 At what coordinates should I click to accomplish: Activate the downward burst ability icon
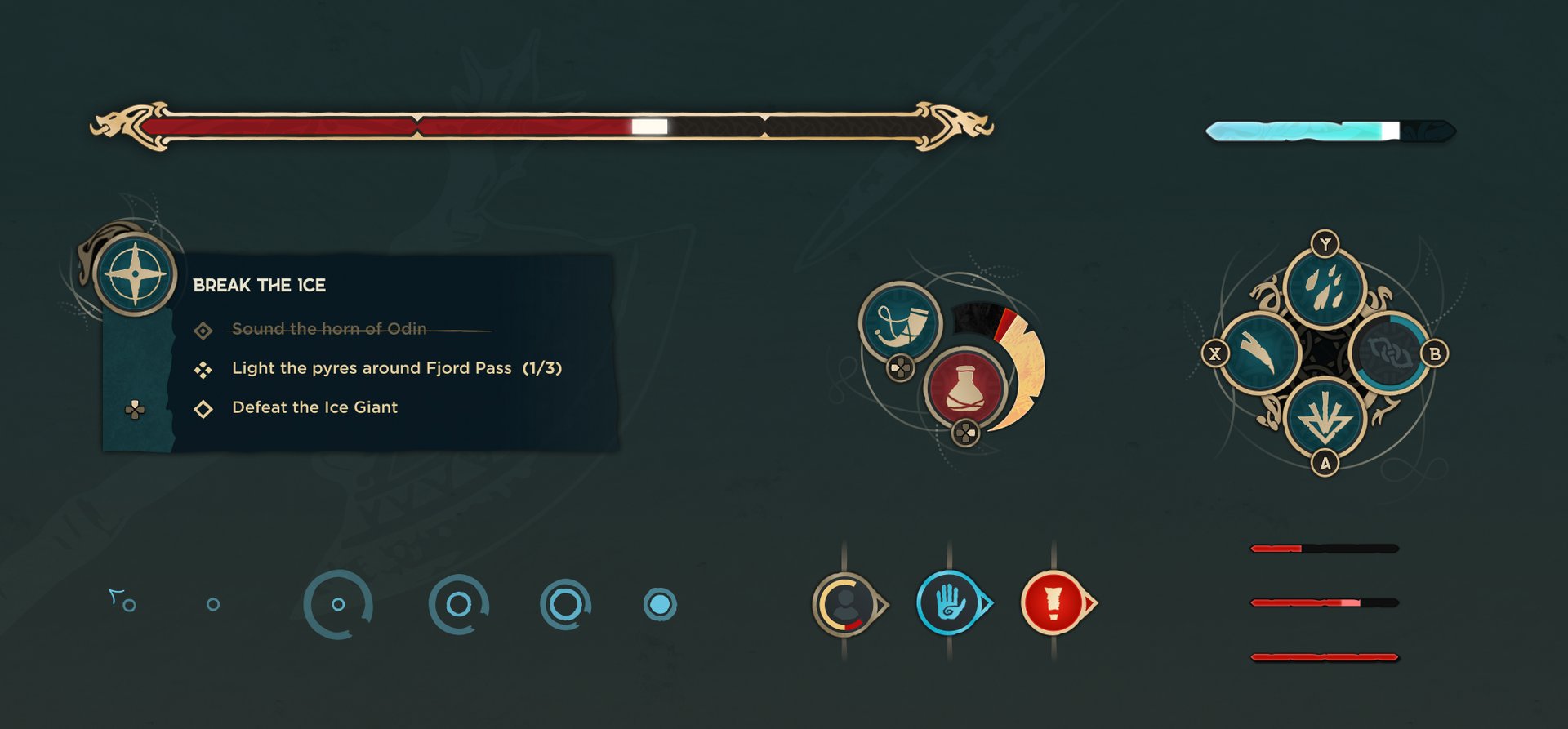(1324, 418)
